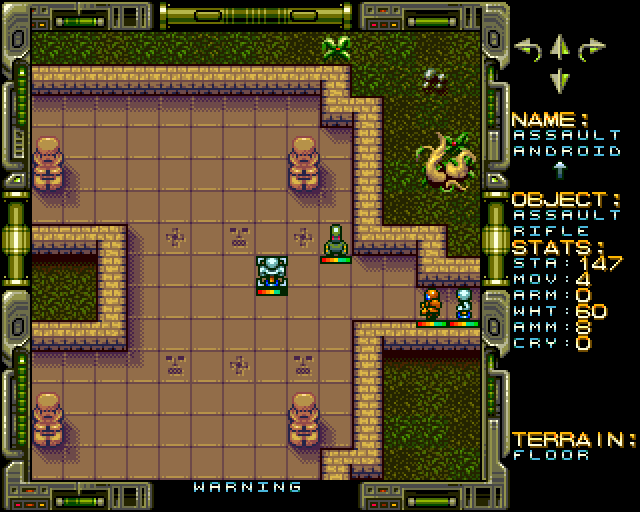Click the turn-left curved arrow
This screenshot has width=640, height=512.
526,48
